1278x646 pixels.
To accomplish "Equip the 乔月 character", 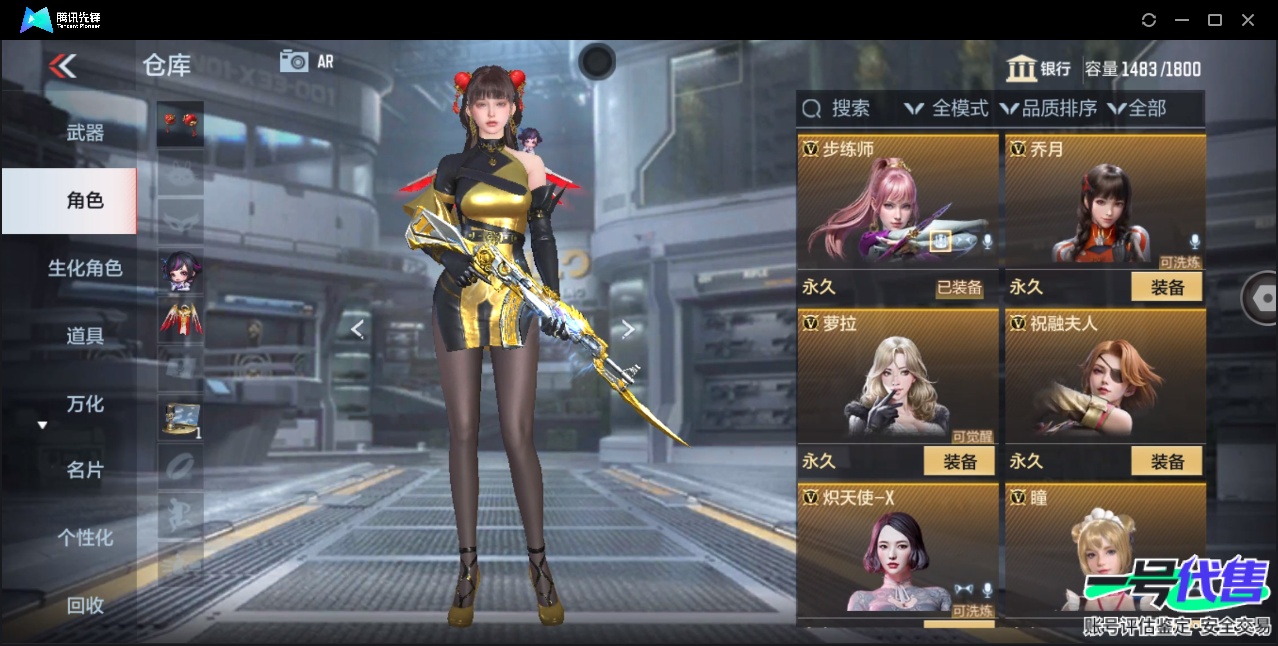I will point(1166,287).
